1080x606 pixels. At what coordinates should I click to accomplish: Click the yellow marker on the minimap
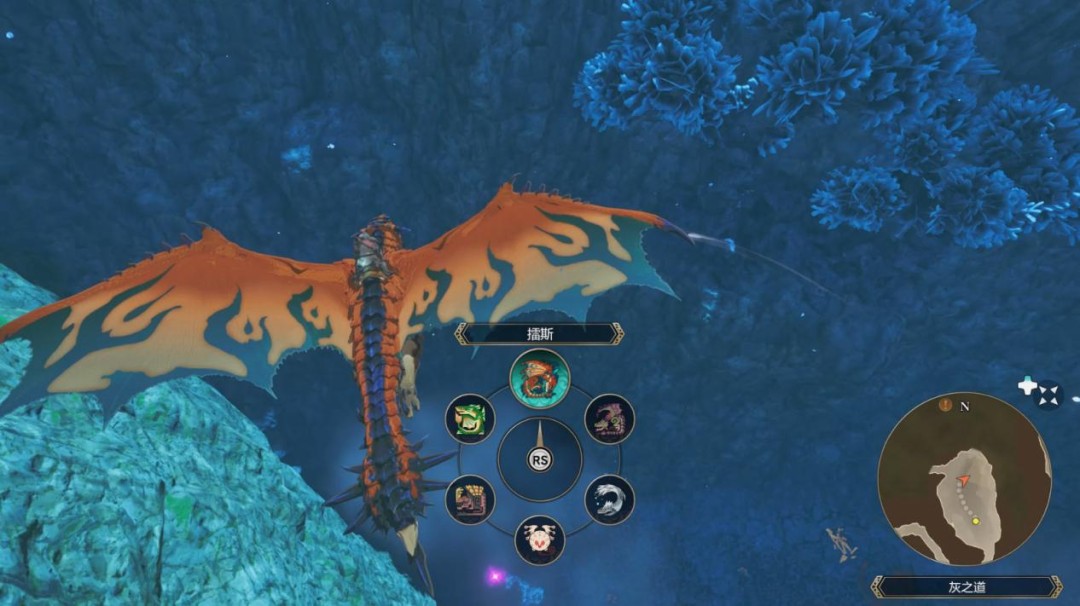[x=975, y=521]
